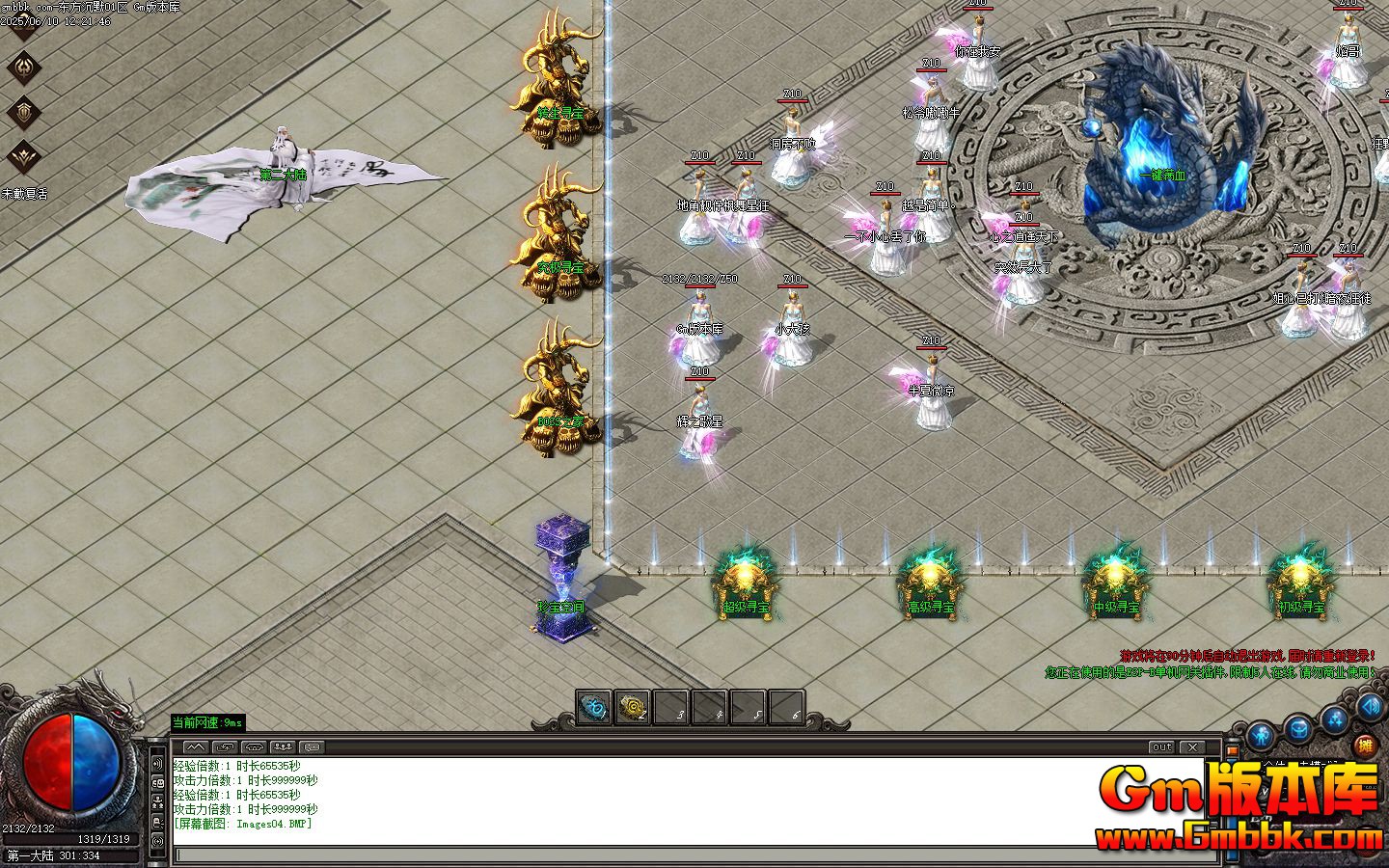Toggle the mountain-shaped chat display icon
Screen dimensions: 1389x868
196,746
